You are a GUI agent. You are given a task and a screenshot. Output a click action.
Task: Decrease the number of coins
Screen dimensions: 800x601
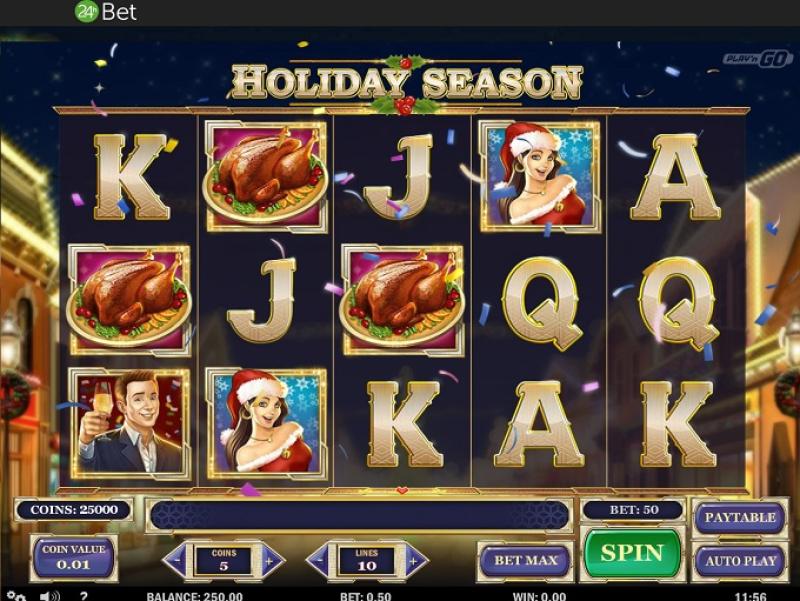click(178, 561)
